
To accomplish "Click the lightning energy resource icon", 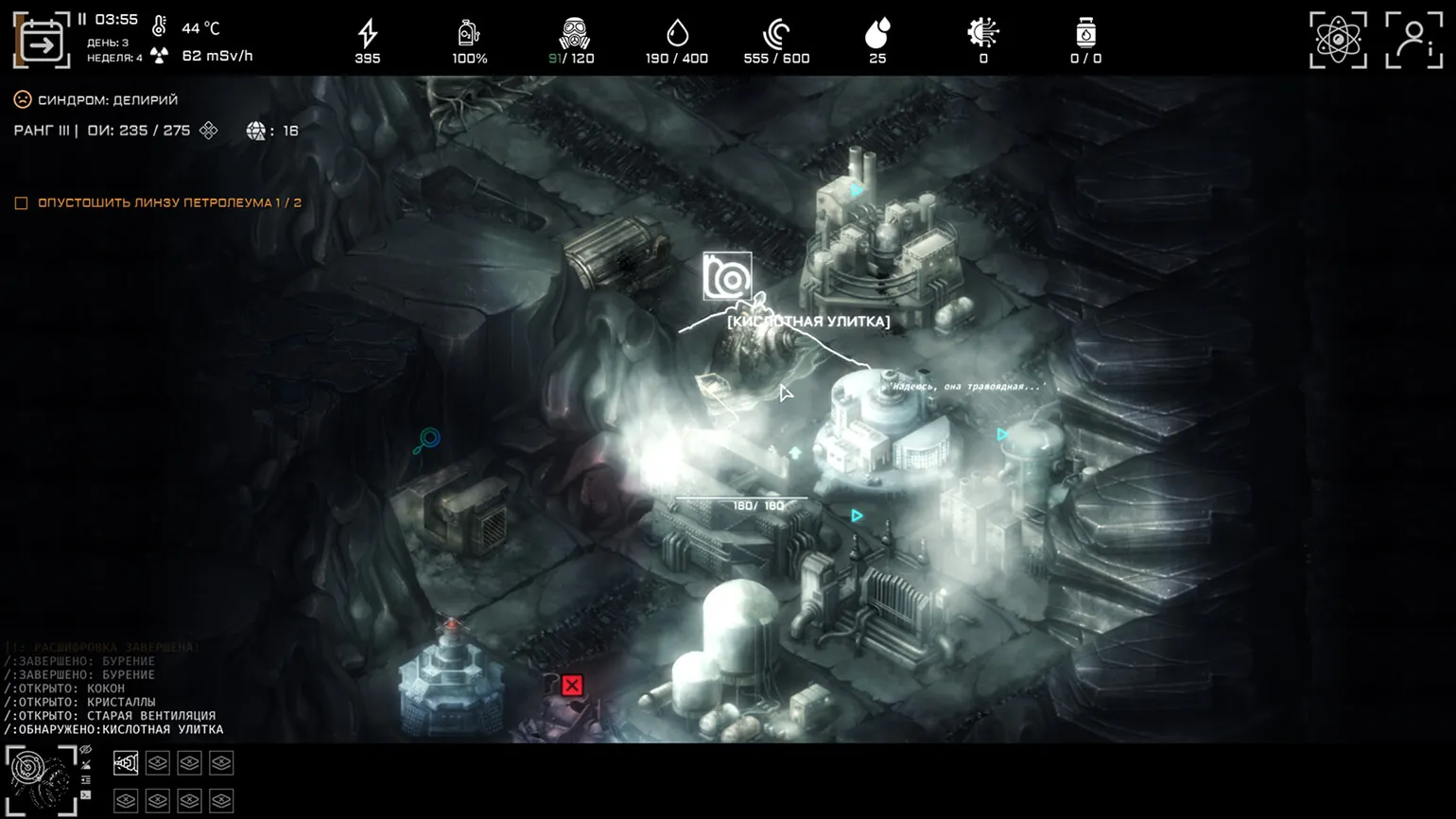I will click(368, 34).
